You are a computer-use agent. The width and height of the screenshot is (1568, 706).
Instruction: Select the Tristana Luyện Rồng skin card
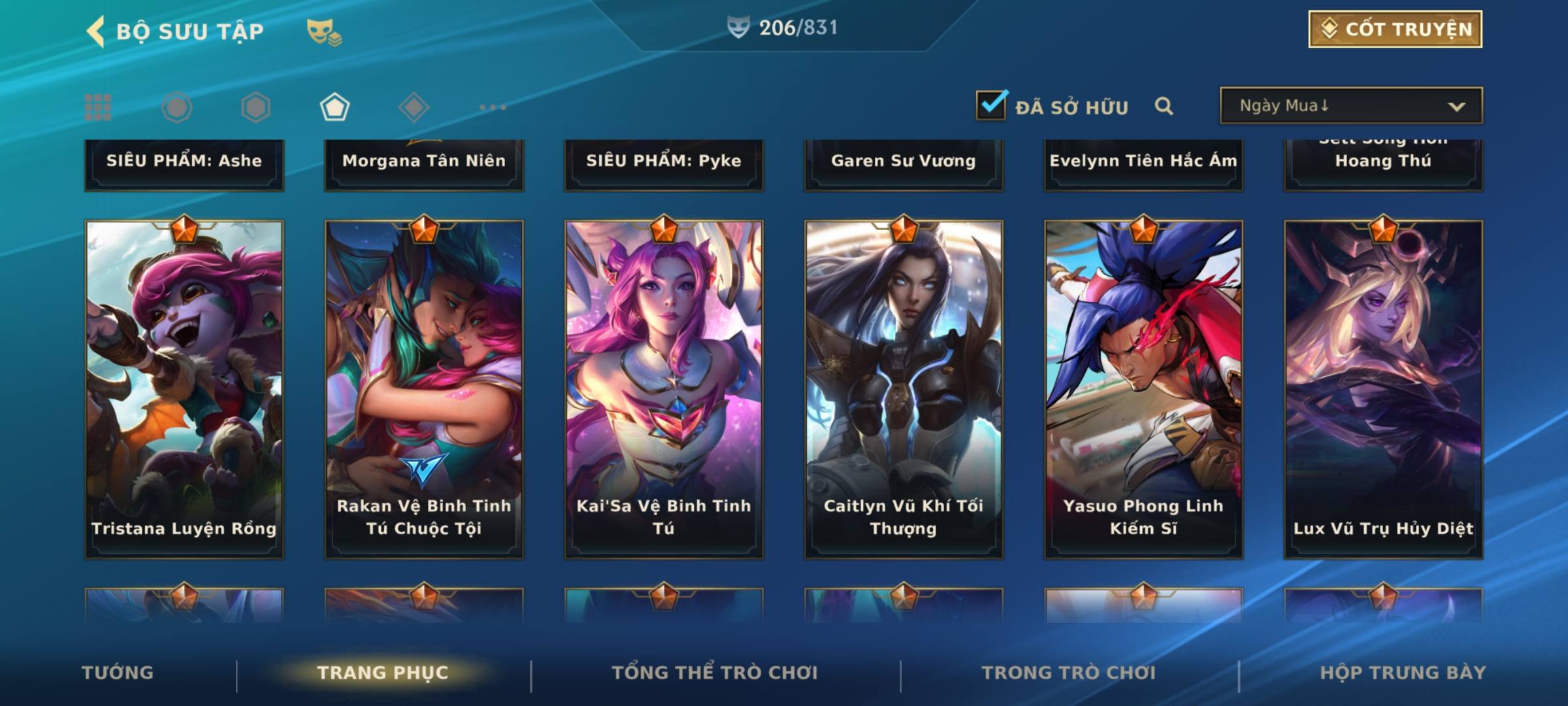click(x=184, y=389)
